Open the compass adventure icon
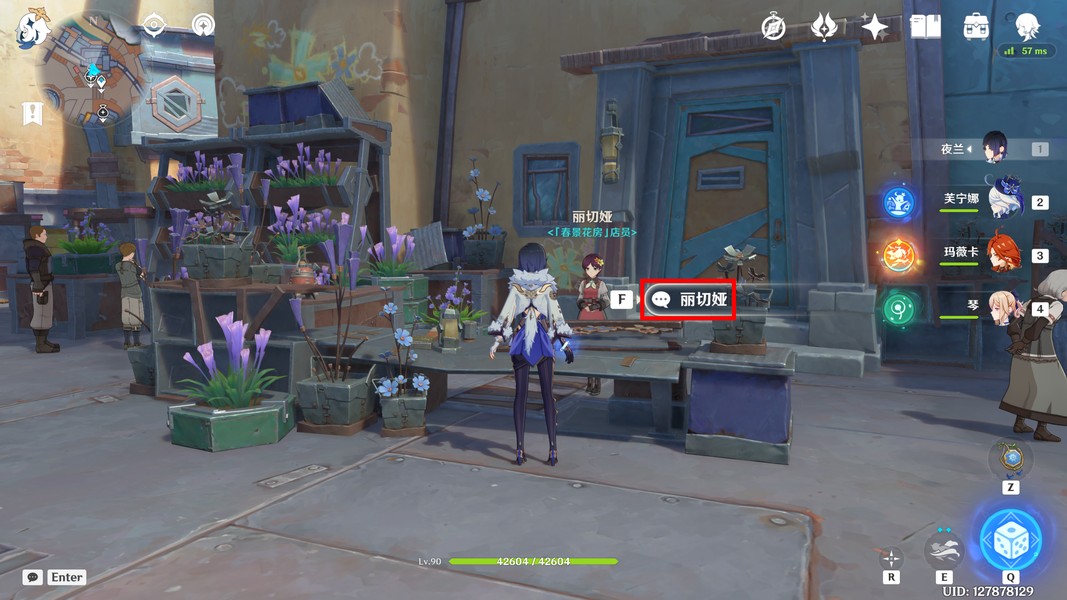 pos(773,27)
